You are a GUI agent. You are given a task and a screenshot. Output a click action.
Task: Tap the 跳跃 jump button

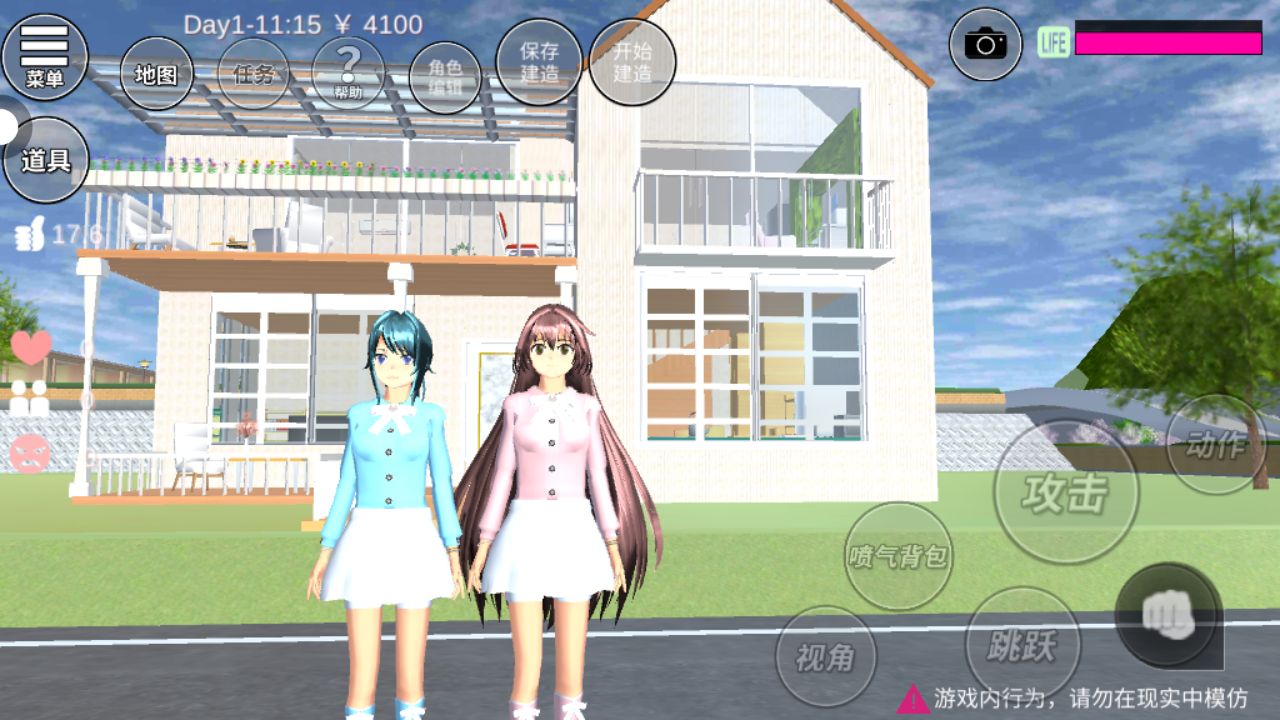[1022, 645]
